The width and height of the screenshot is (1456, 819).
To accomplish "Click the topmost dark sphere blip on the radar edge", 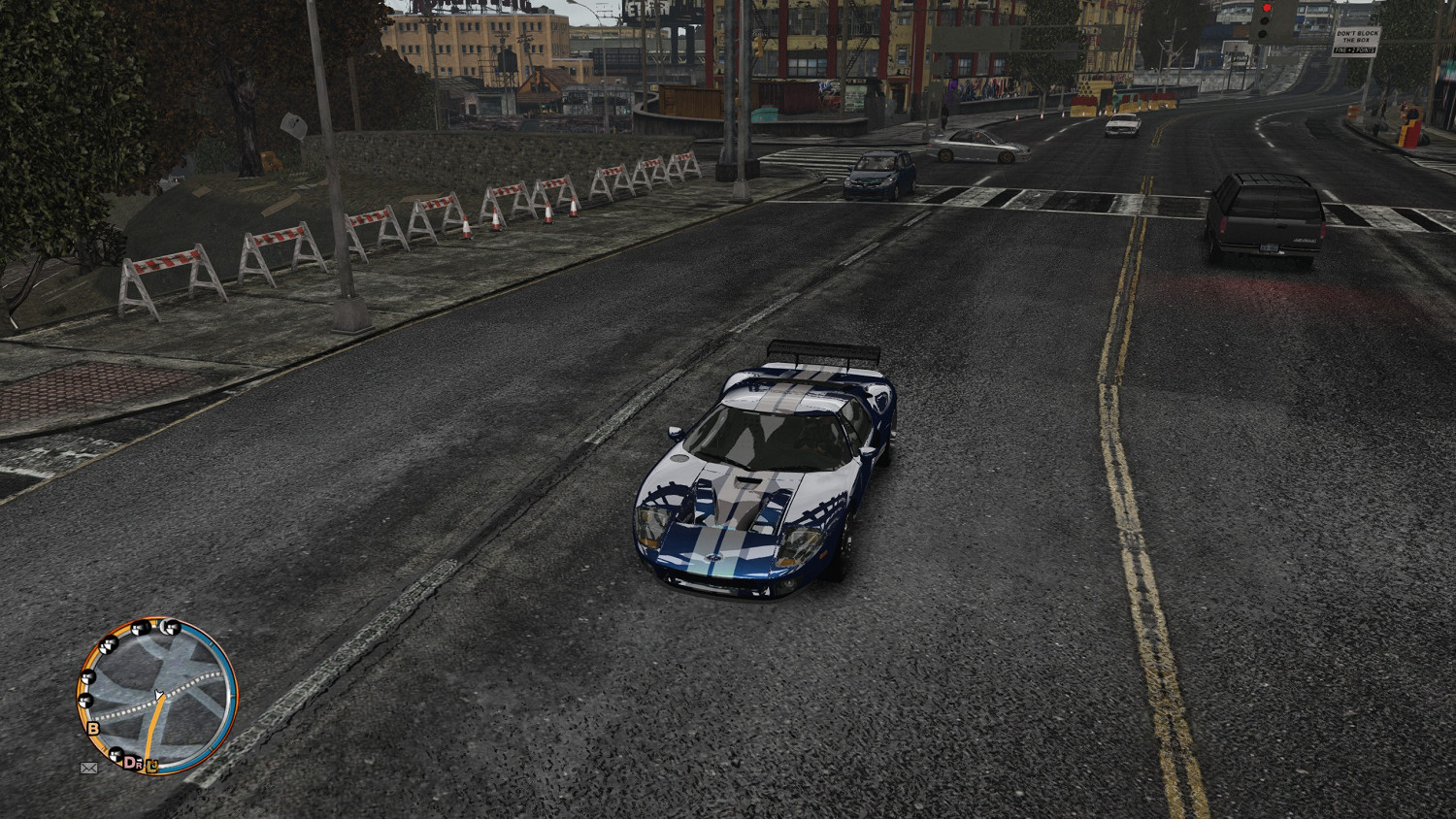I will tap(170, 626).
